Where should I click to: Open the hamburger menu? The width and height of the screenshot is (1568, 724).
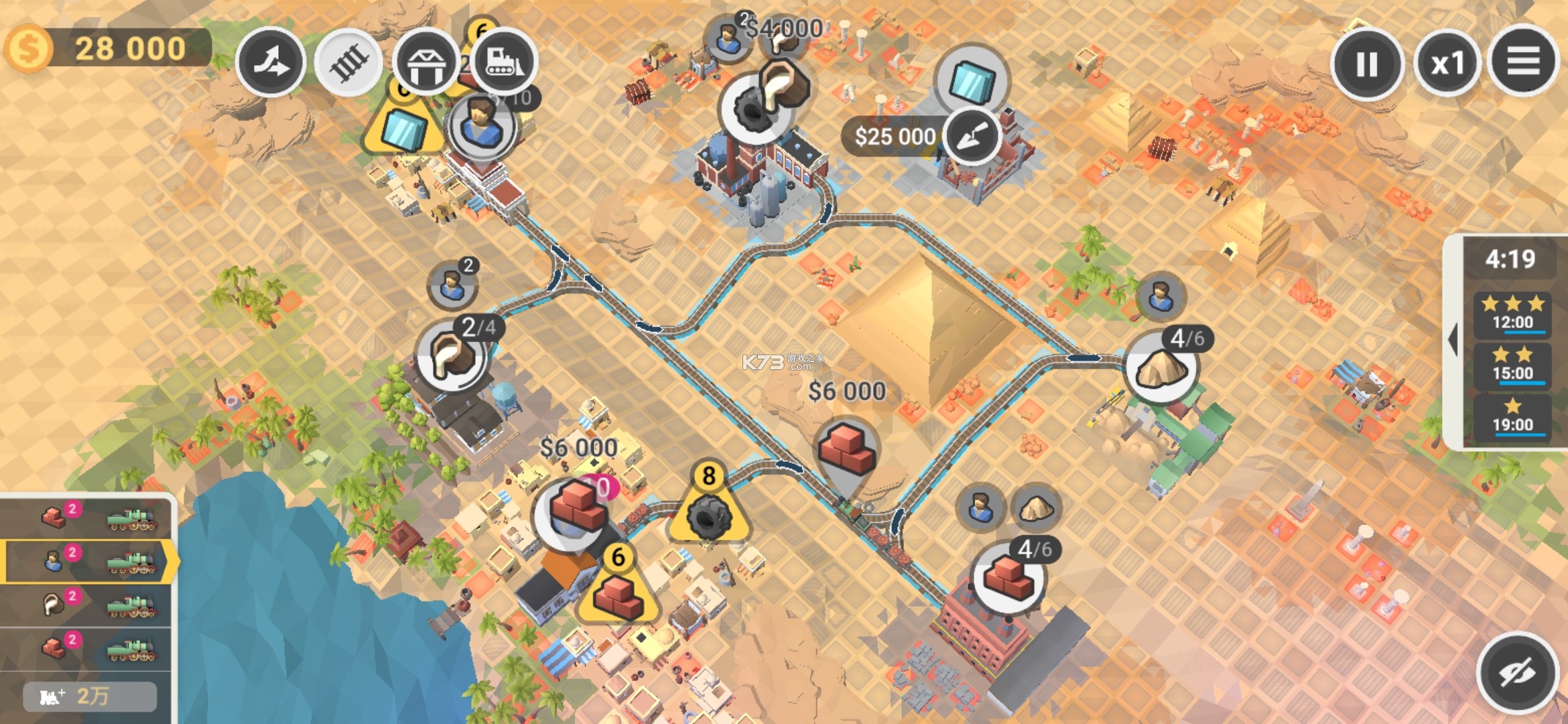tap(1525, 62)
